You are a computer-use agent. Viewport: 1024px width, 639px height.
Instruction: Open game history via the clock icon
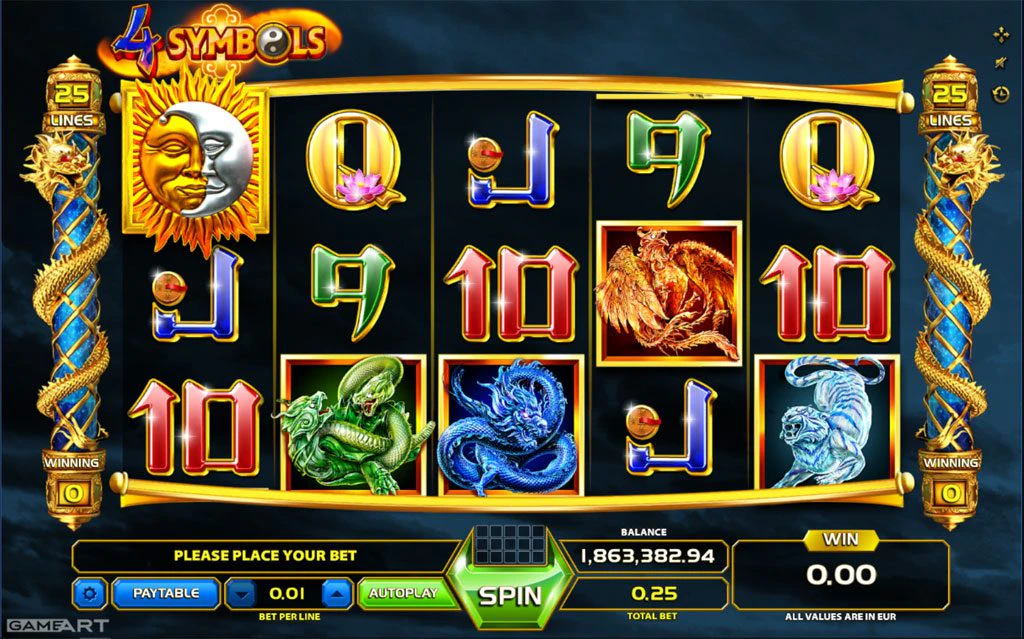coord(1001,94)
